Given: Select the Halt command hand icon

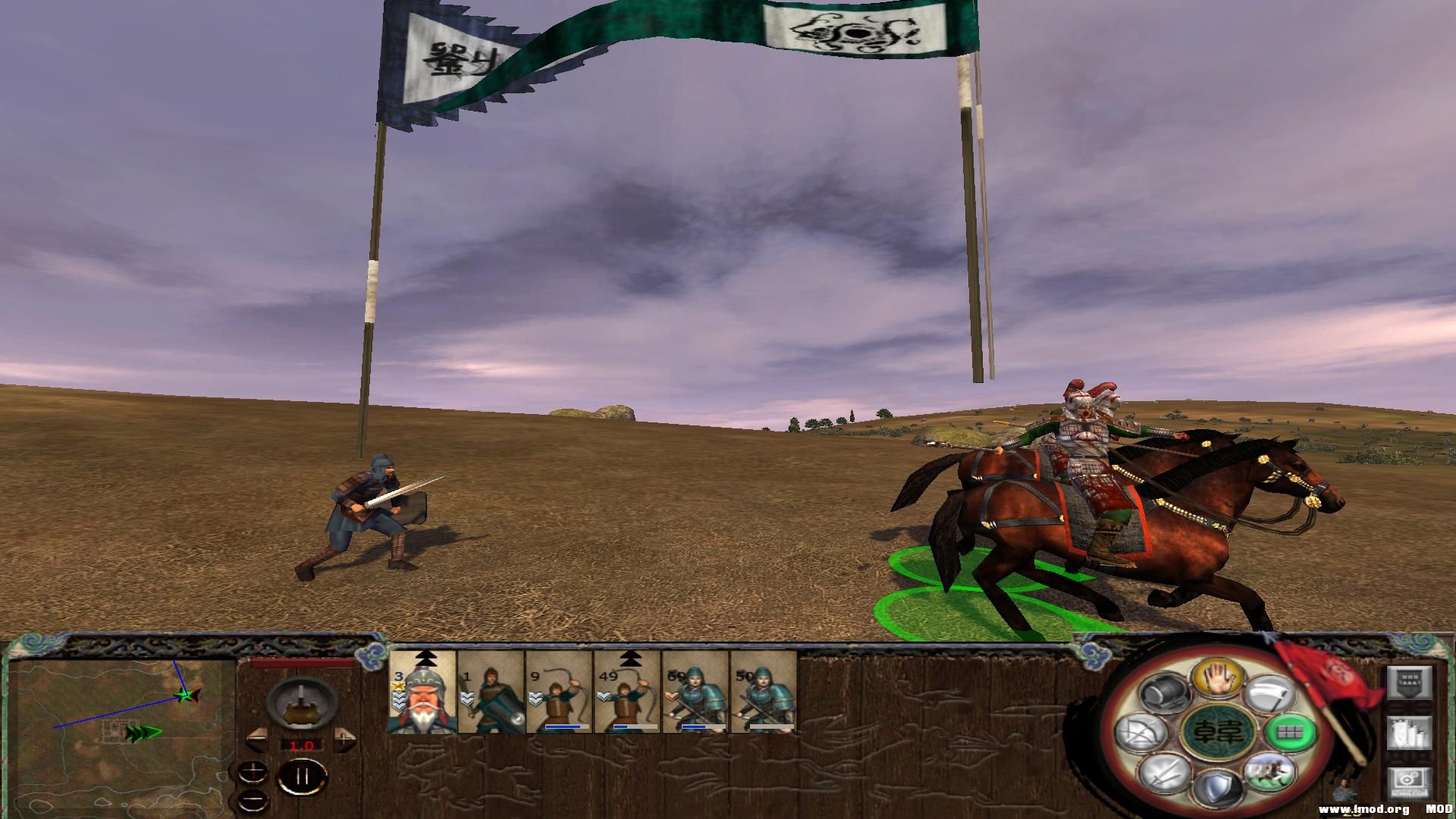Looking at the screenshot, I should [x=1218, y=680].
